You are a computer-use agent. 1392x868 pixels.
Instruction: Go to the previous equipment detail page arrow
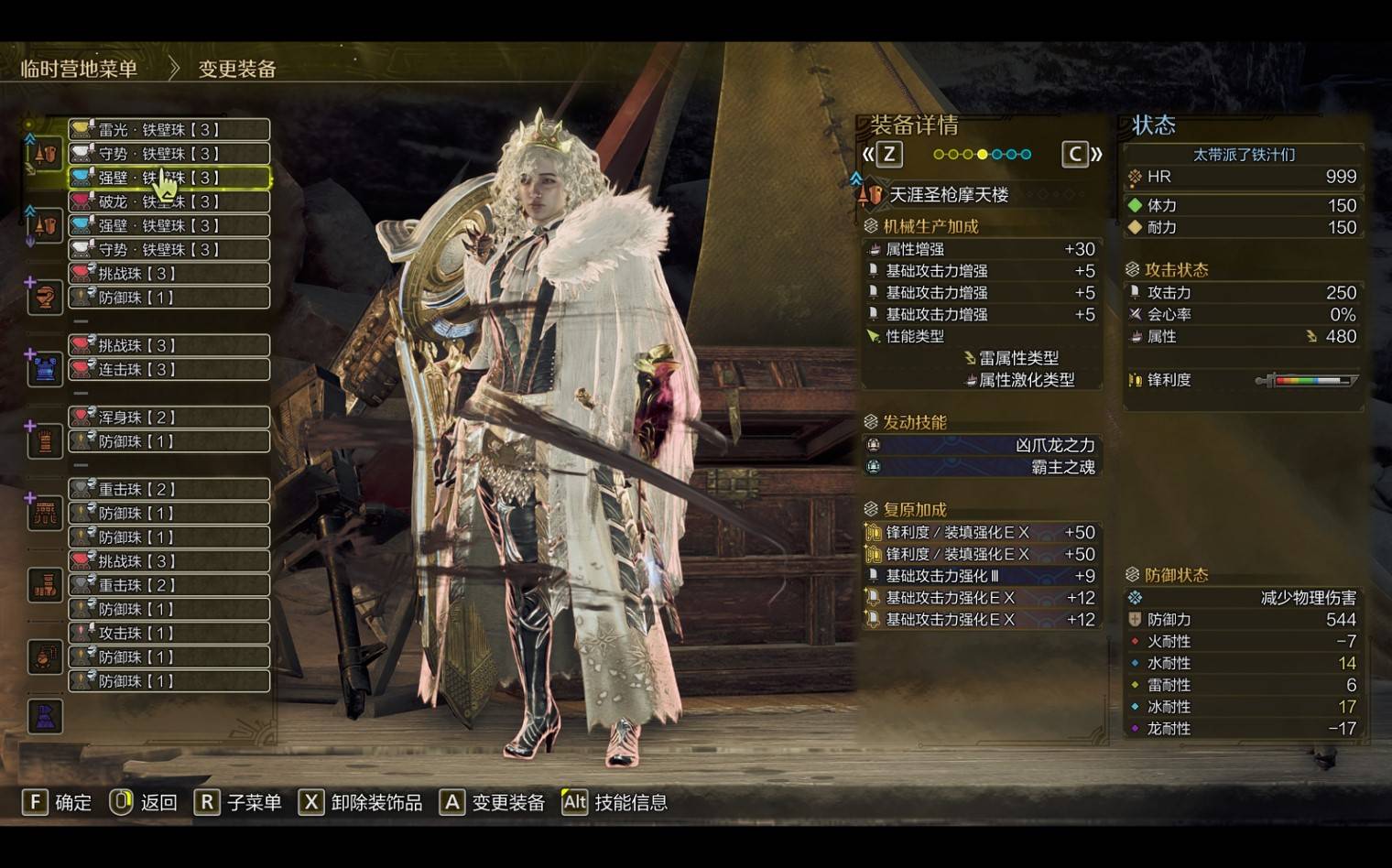(x=880, y=154)
